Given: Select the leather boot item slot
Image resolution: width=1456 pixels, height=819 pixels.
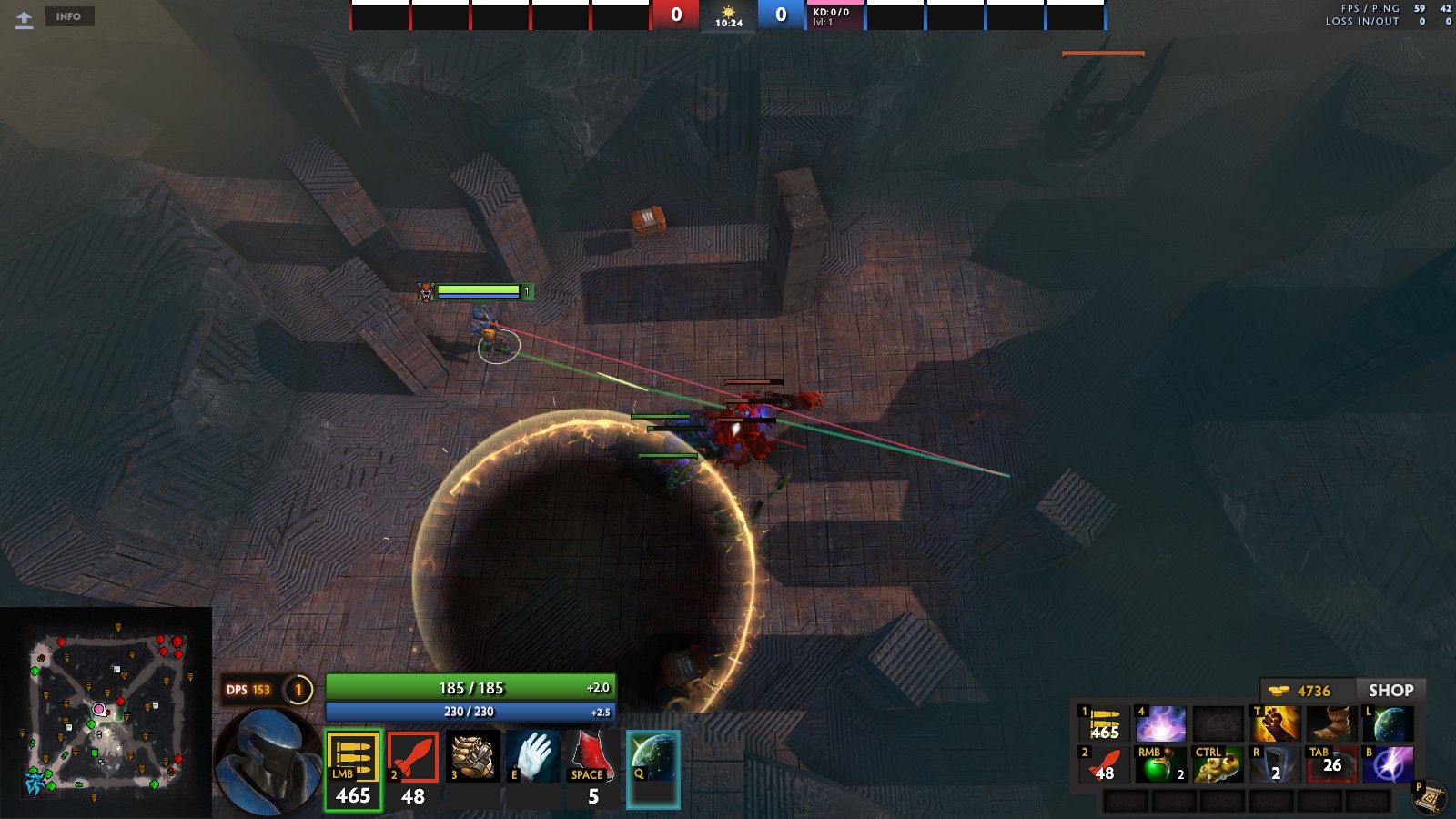Looking at the screenshot, I should [x=1331, y=724].
